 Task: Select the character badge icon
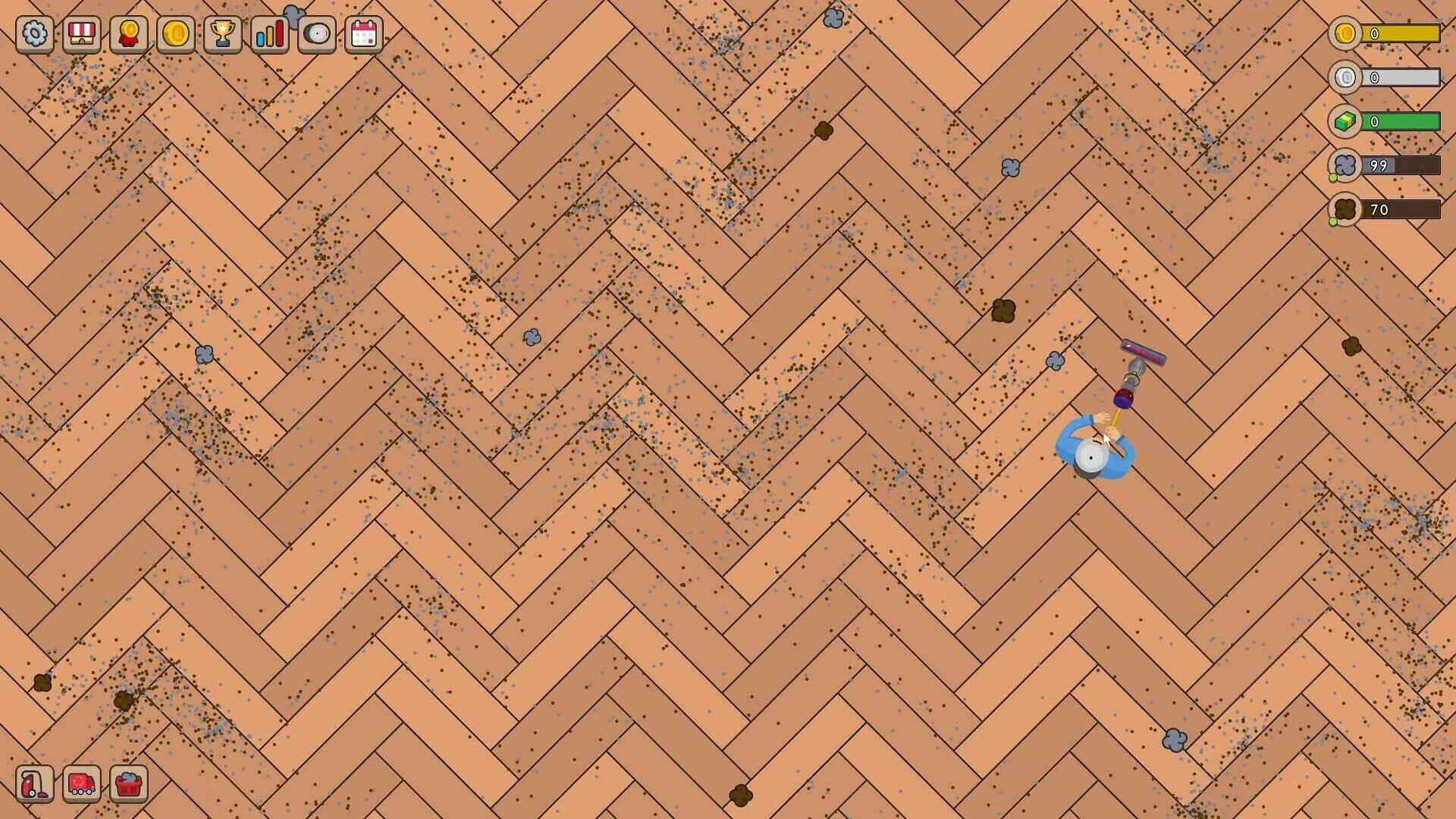tap(128, 34)
